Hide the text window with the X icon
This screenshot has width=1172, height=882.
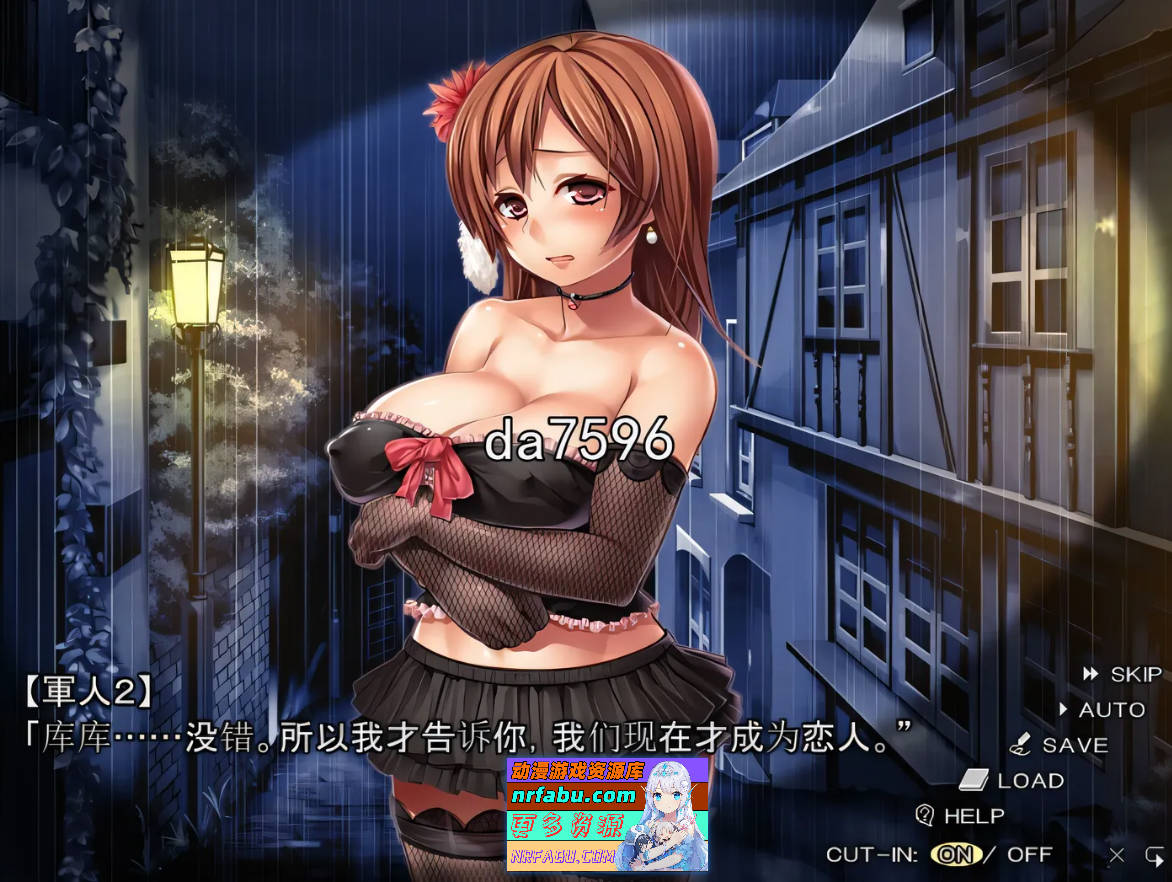1117,855
